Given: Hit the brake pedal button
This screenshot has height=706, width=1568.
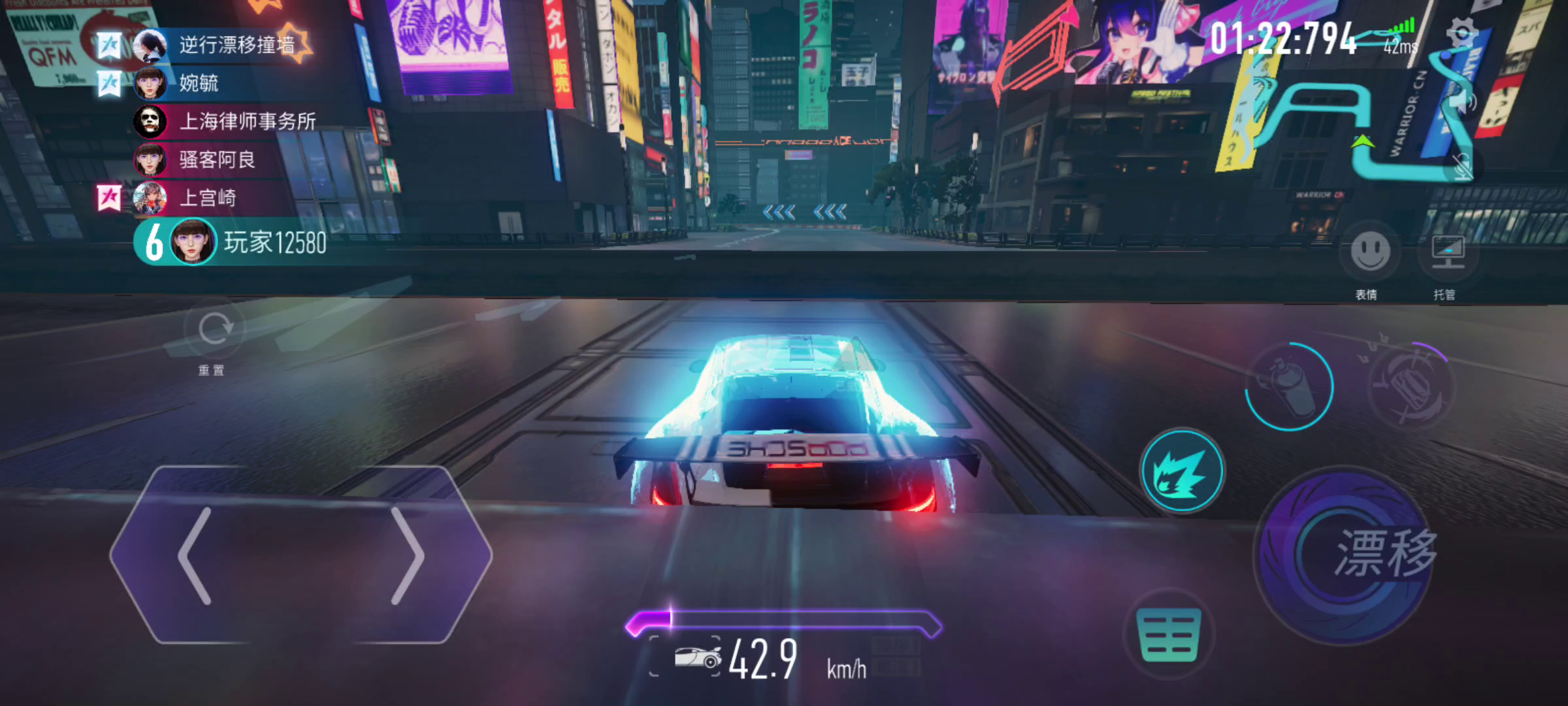Looking at the screenshot, I should 1169,634.
